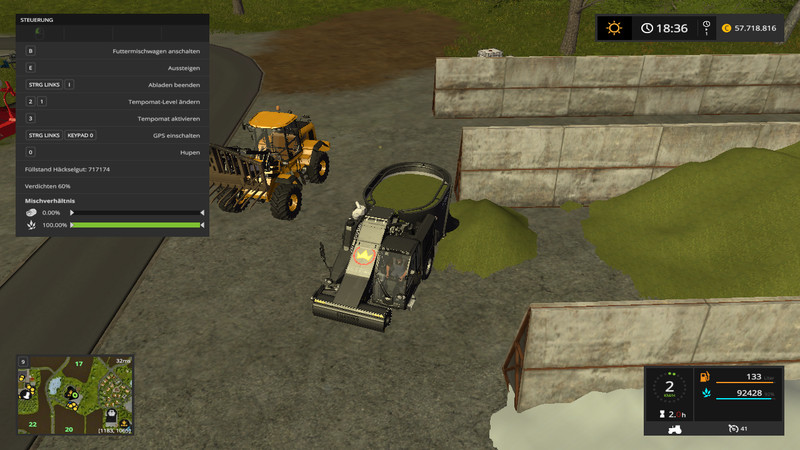Select field 20 on the minimap

70,428
